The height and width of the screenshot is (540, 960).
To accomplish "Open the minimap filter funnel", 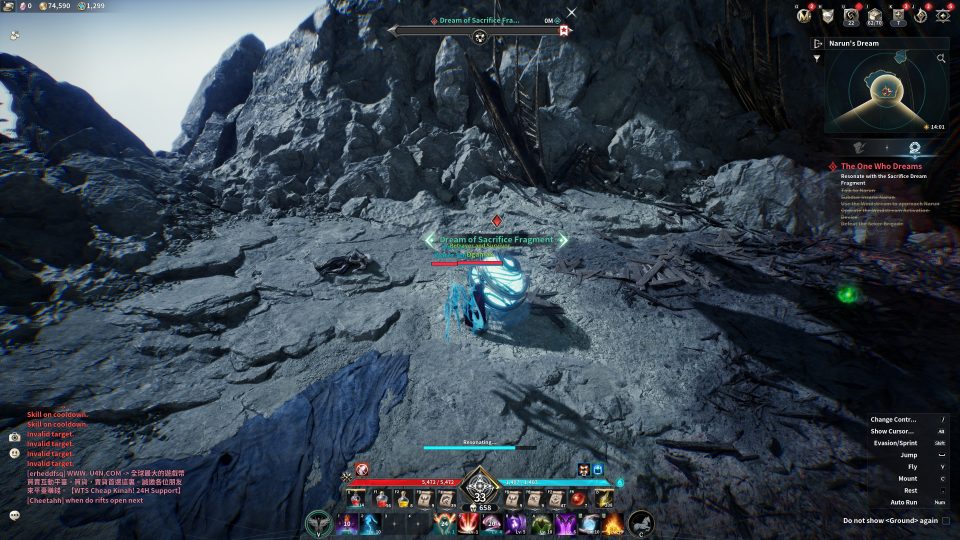I will [x=819, y=59].
